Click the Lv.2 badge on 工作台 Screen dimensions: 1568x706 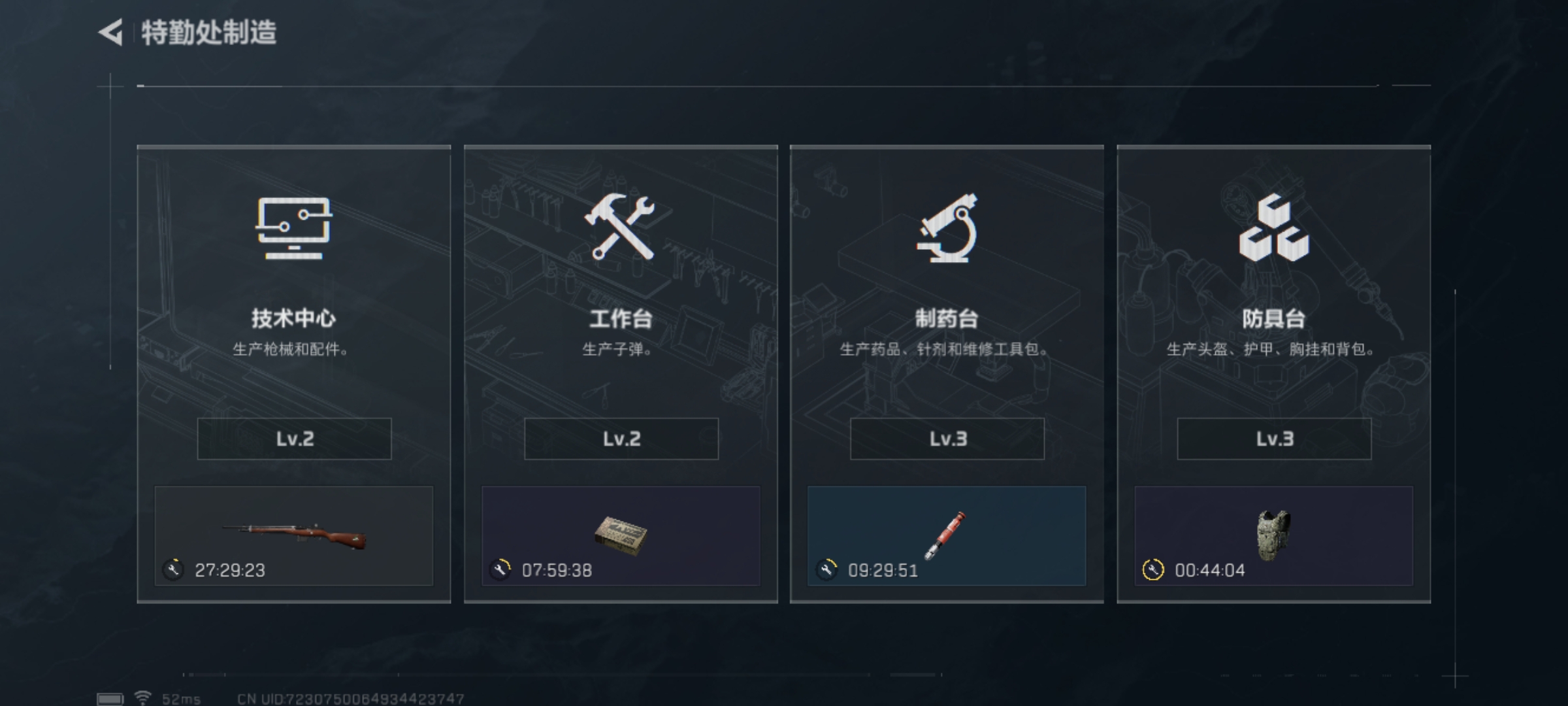tap(620, 439)
